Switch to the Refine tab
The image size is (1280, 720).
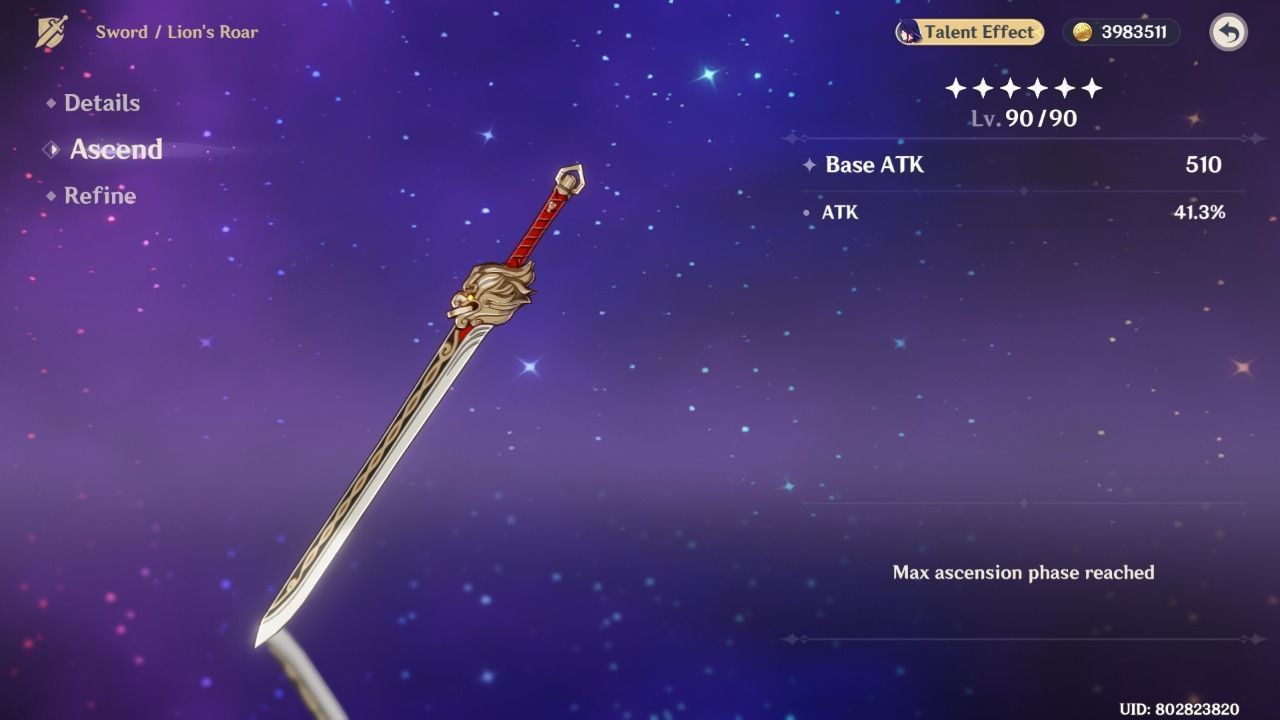coord(100,196)
